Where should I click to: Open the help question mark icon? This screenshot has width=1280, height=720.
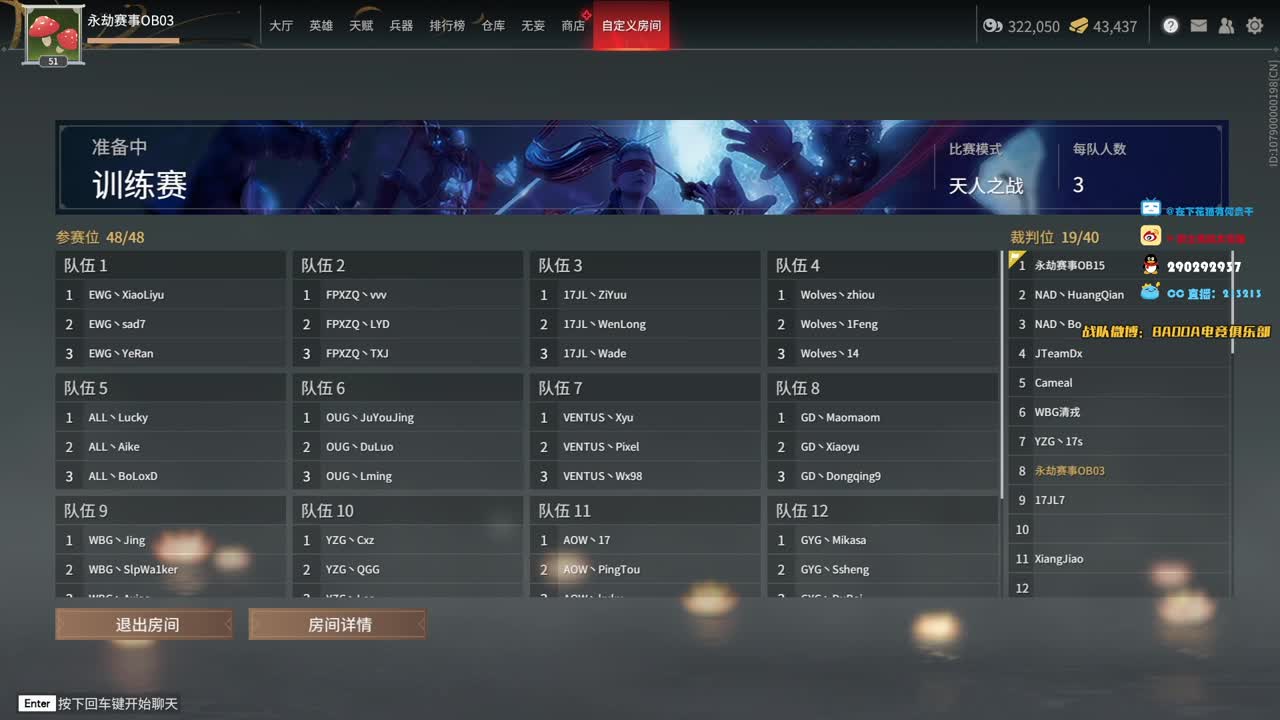(1170, 25)
